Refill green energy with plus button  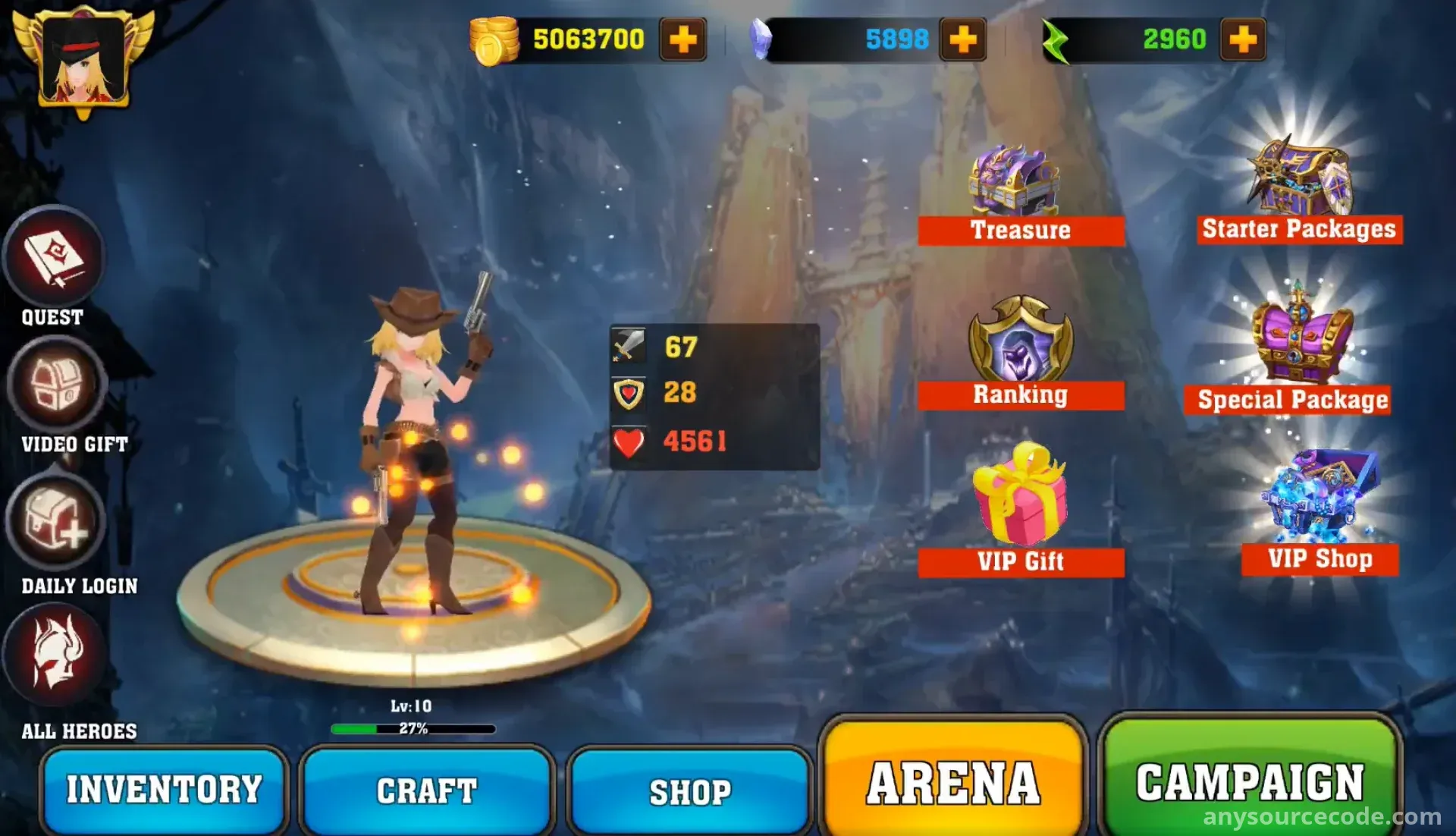(1243, 39)
